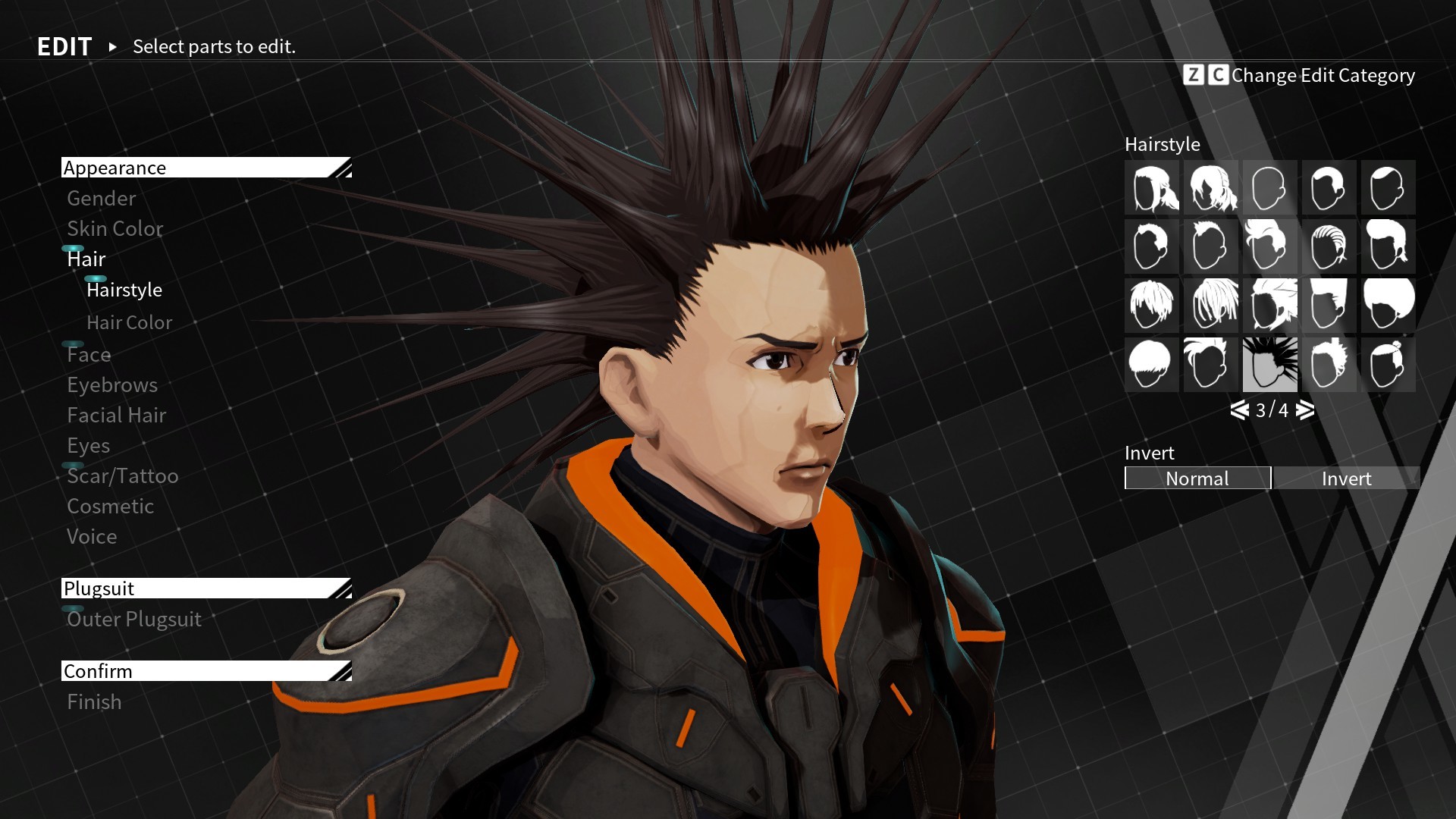Choose the bald hairstyle option
The height and width of the screenshot is (819, 1456).
(x=1270, y=187)
